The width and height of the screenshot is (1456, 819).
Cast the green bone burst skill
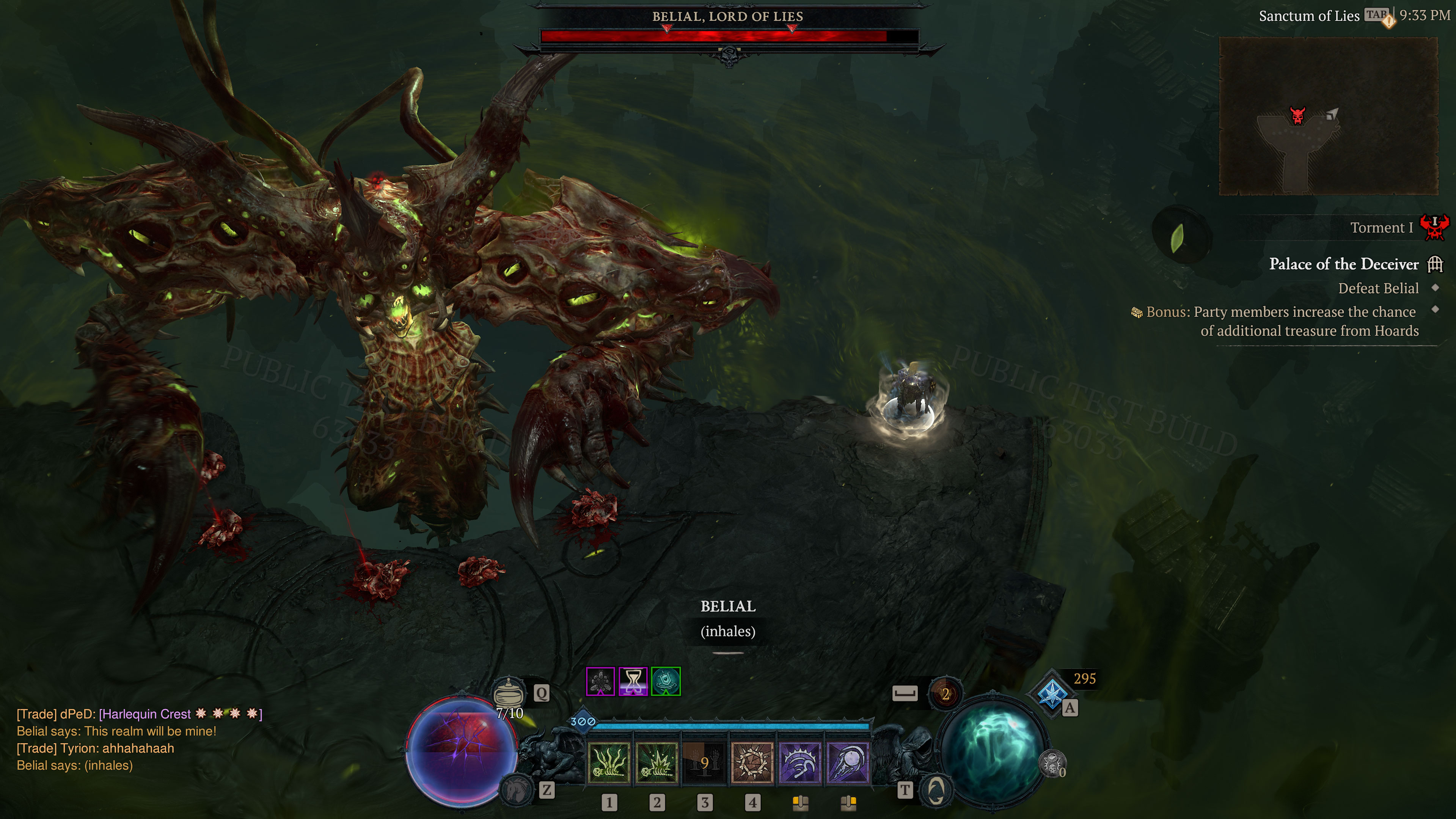(x=656, y=762)
